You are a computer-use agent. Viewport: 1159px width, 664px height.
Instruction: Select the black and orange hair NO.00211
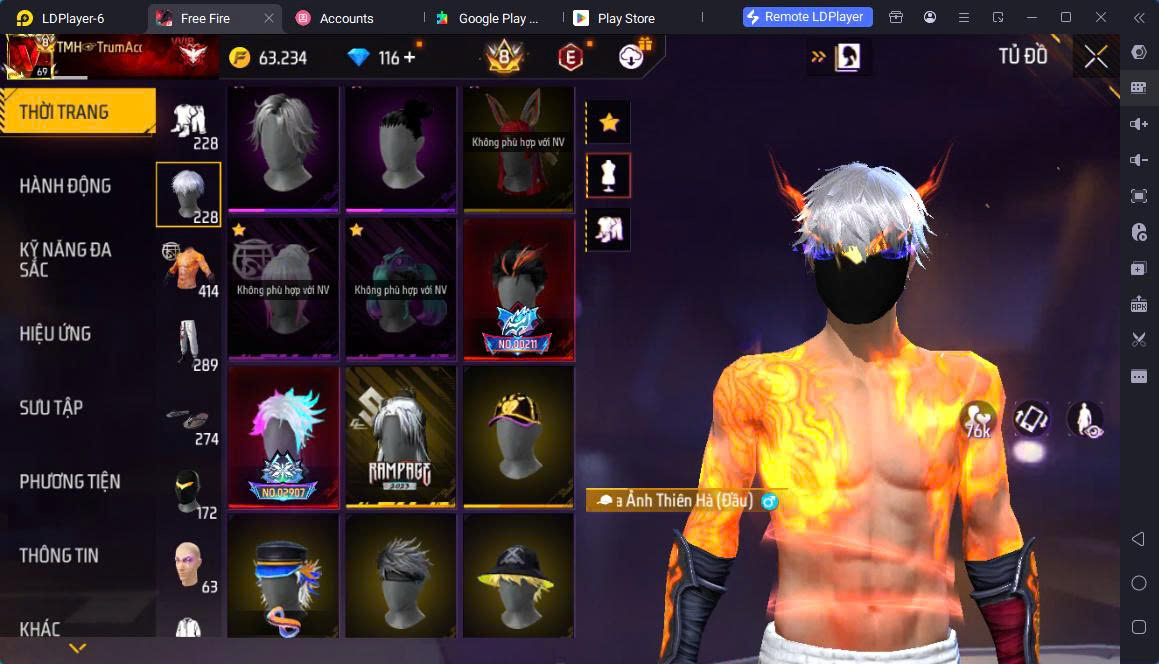tap(518, 289)
